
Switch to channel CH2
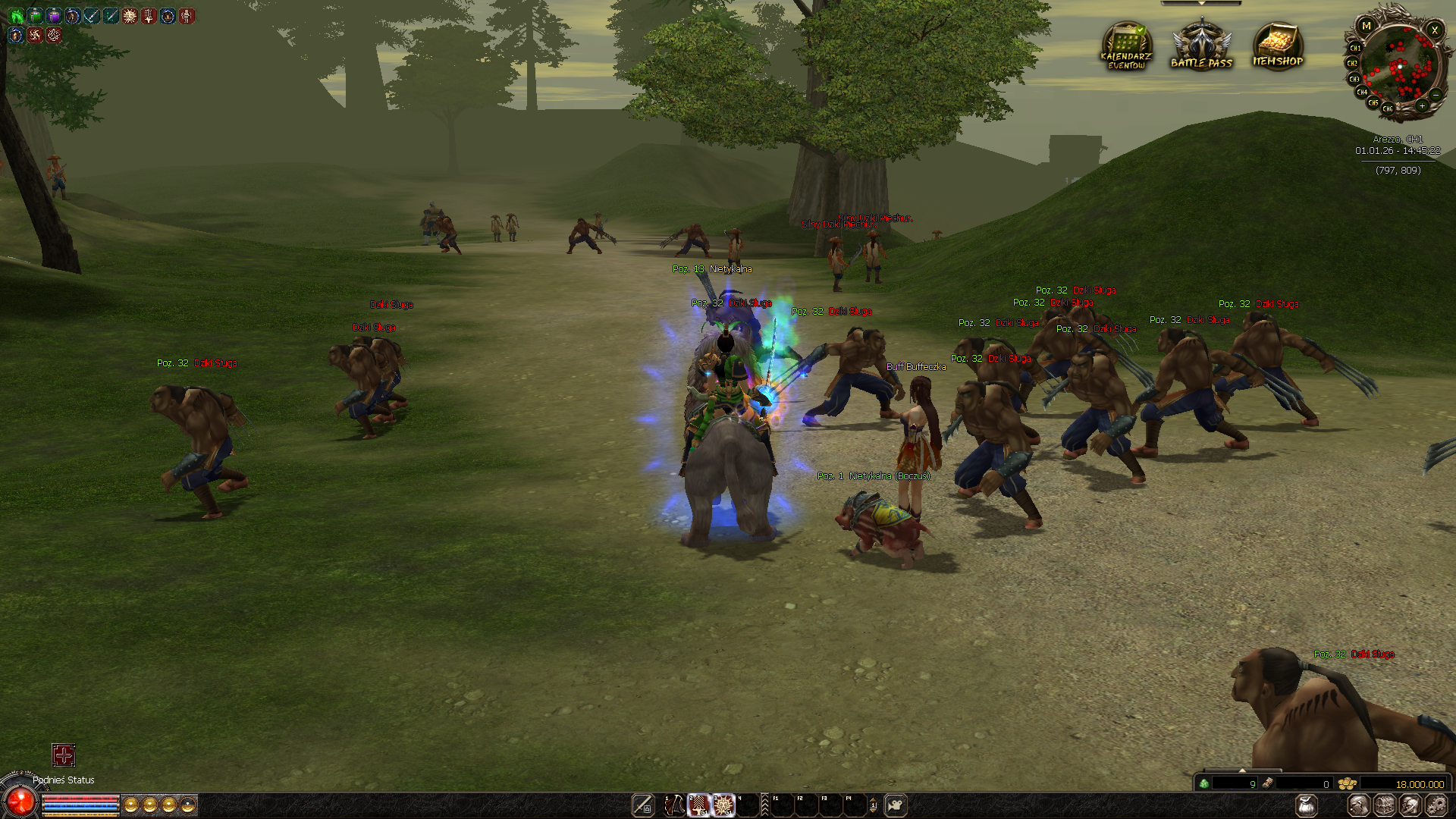(x=1352, y=64)
